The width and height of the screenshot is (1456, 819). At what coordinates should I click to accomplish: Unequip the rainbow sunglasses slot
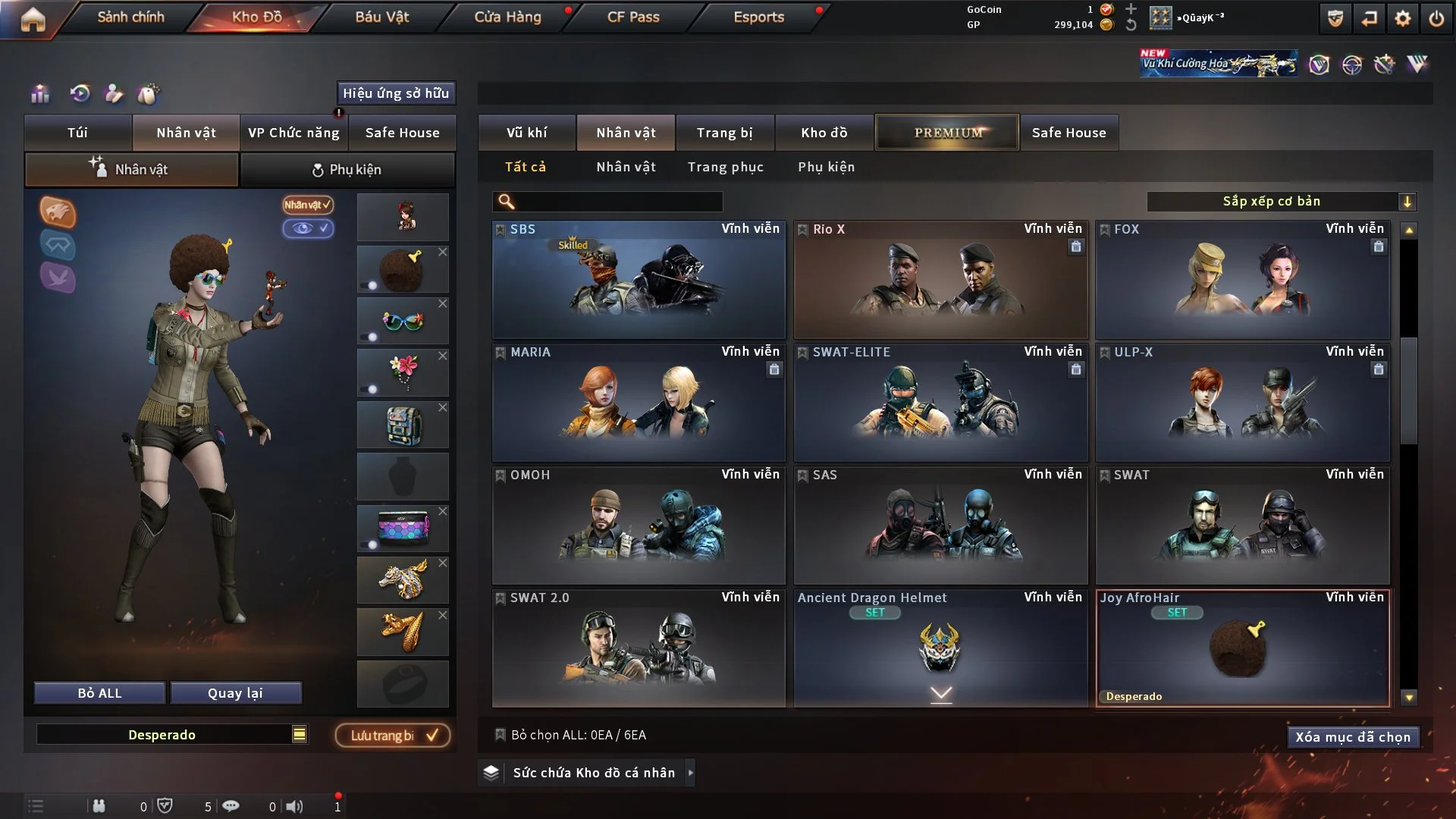[x=443, y=303]
